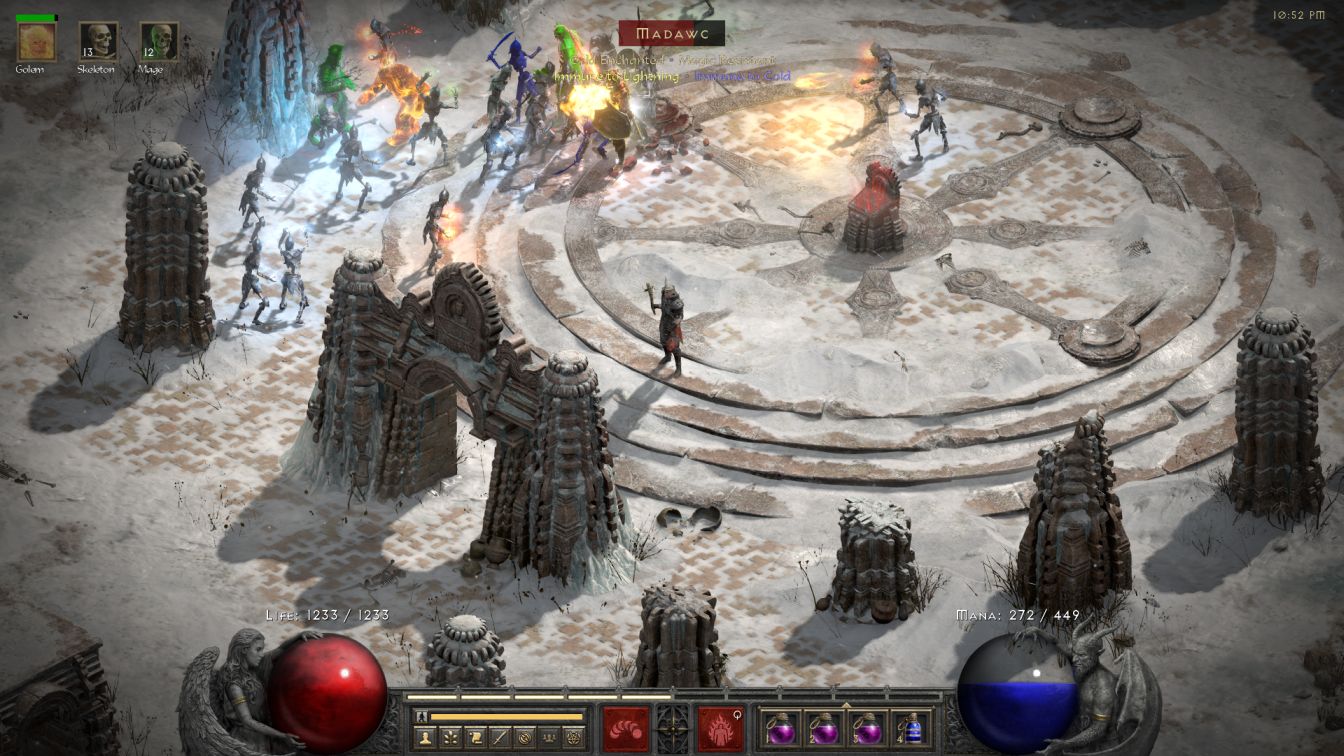This screenshot has height=756, width=1344.
Task: Click the sword icon in the mini panel
Action: [x=501, y=738]
